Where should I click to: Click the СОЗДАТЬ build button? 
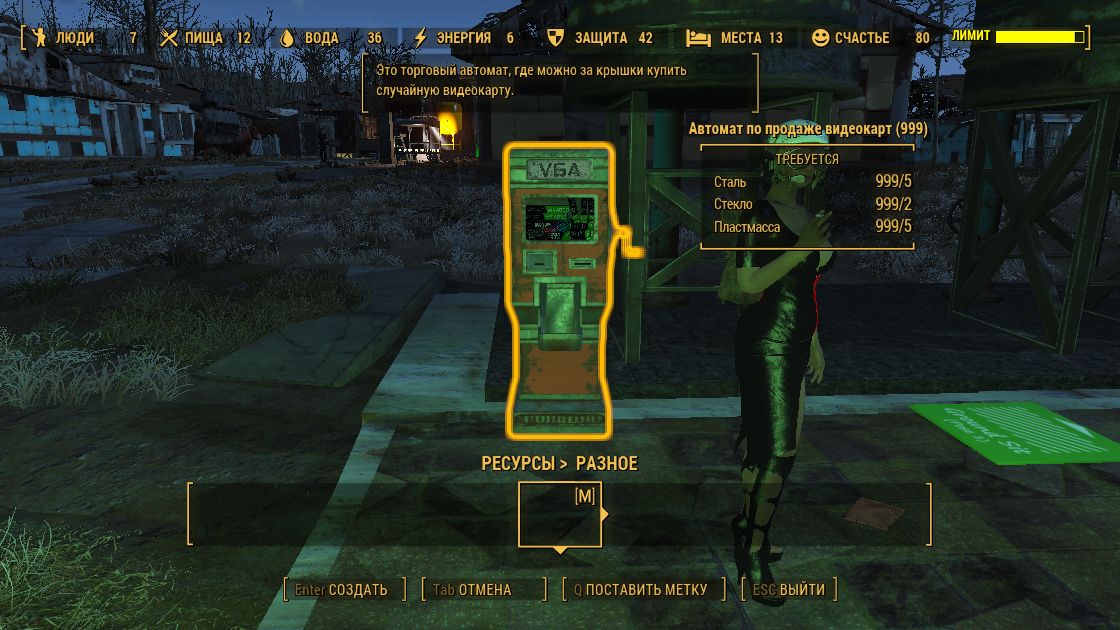pos(344,590)
